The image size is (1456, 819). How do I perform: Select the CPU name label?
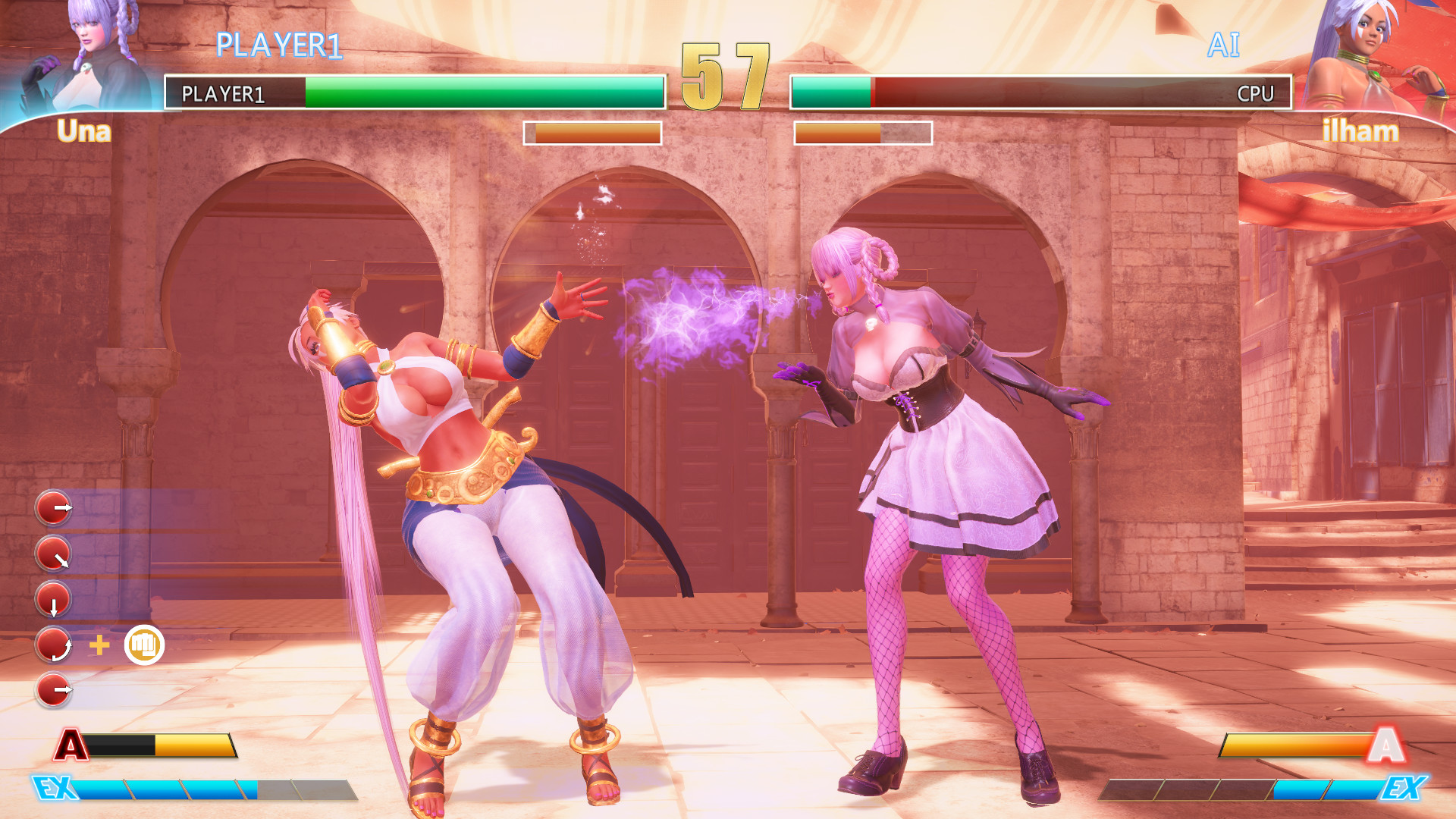pos(1255,94)
